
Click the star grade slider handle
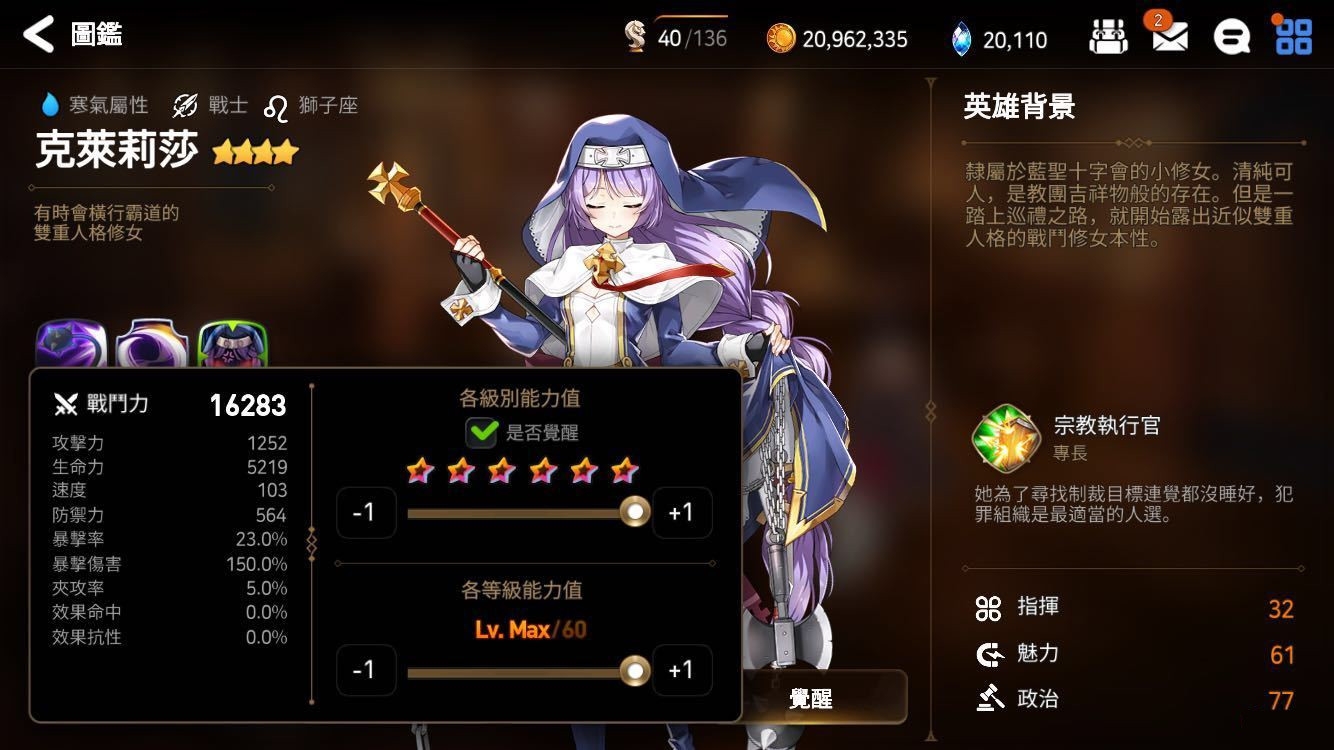[x=634, y=512]
